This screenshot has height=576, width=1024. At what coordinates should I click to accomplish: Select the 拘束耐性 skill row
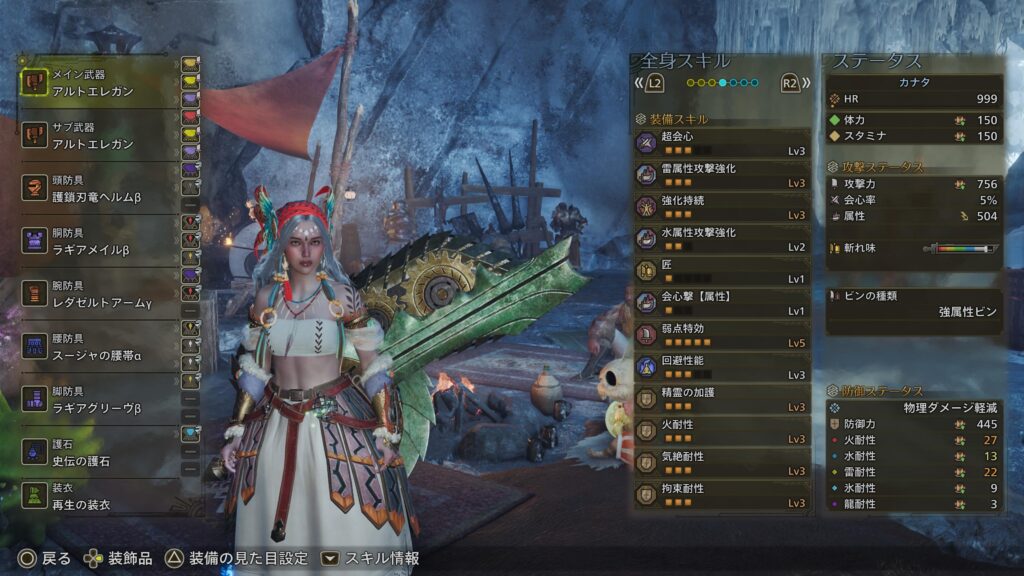pyautogui.click(x=722, y=495)
